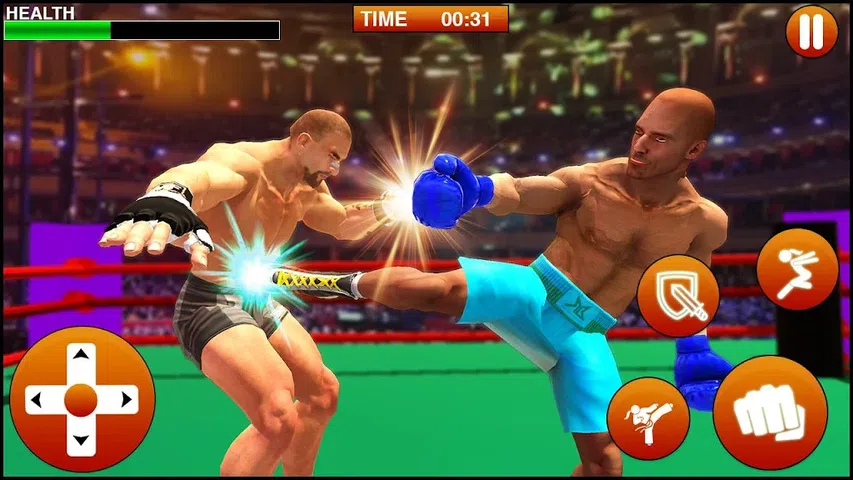The width and height of the screenshot is (853, 480).
Task: Use the shield block button
Action: tap(678, 295)
